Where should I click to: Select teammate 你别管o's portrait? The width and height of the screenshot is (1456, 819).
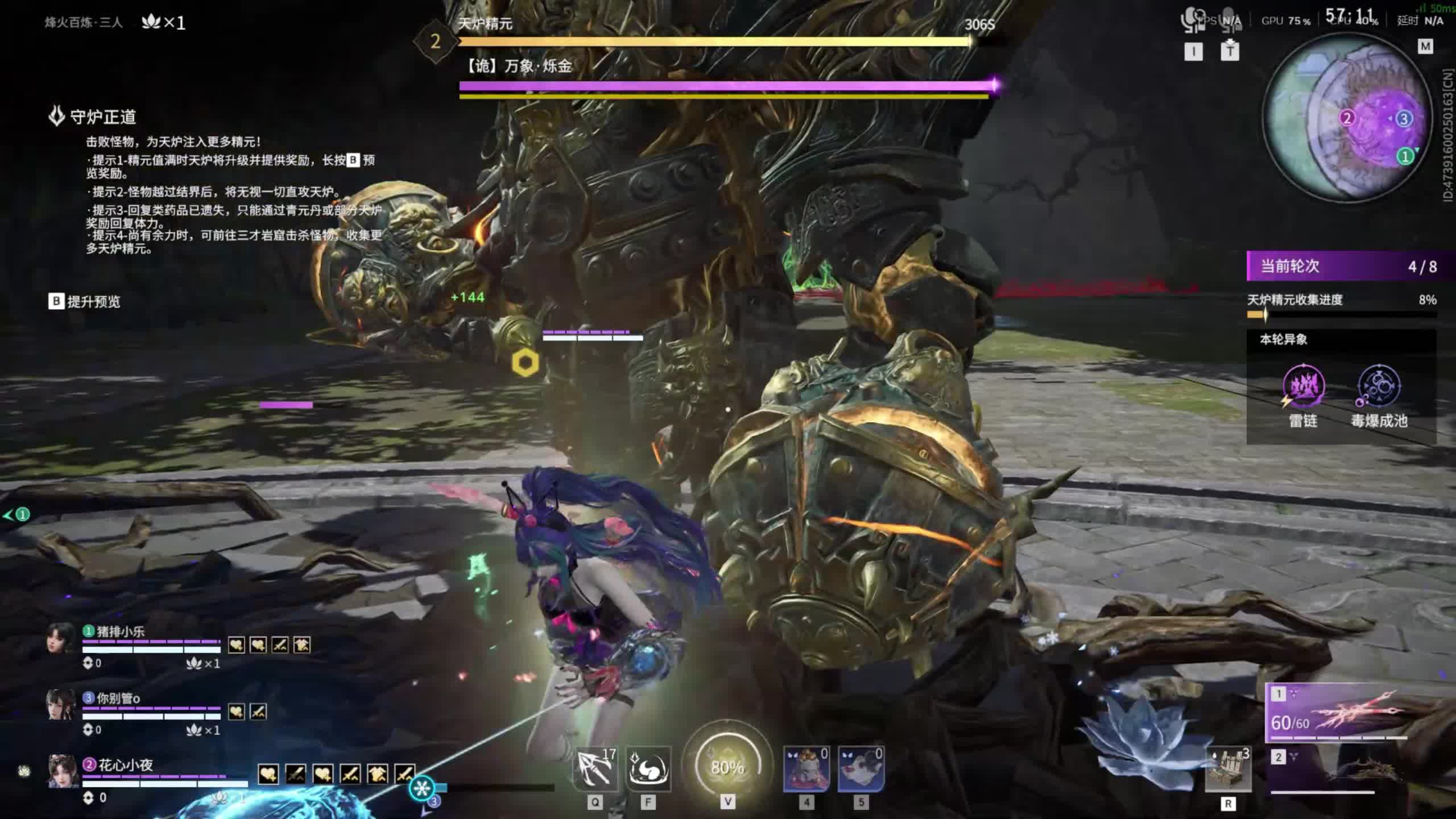(61, 705)
